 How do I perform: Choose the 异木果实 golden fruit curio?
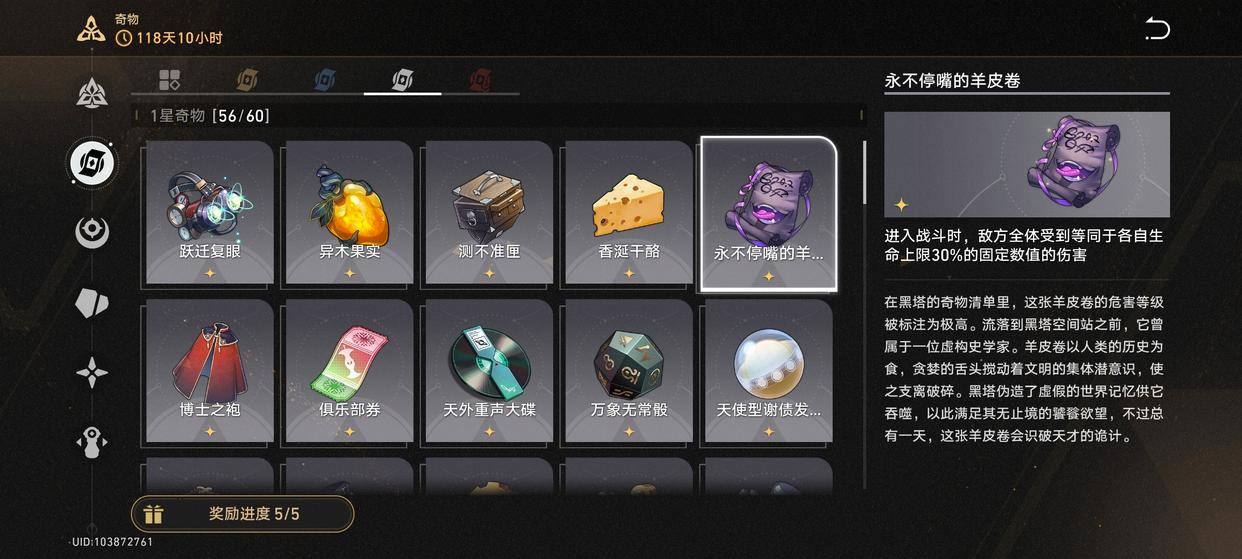[349, 212]
